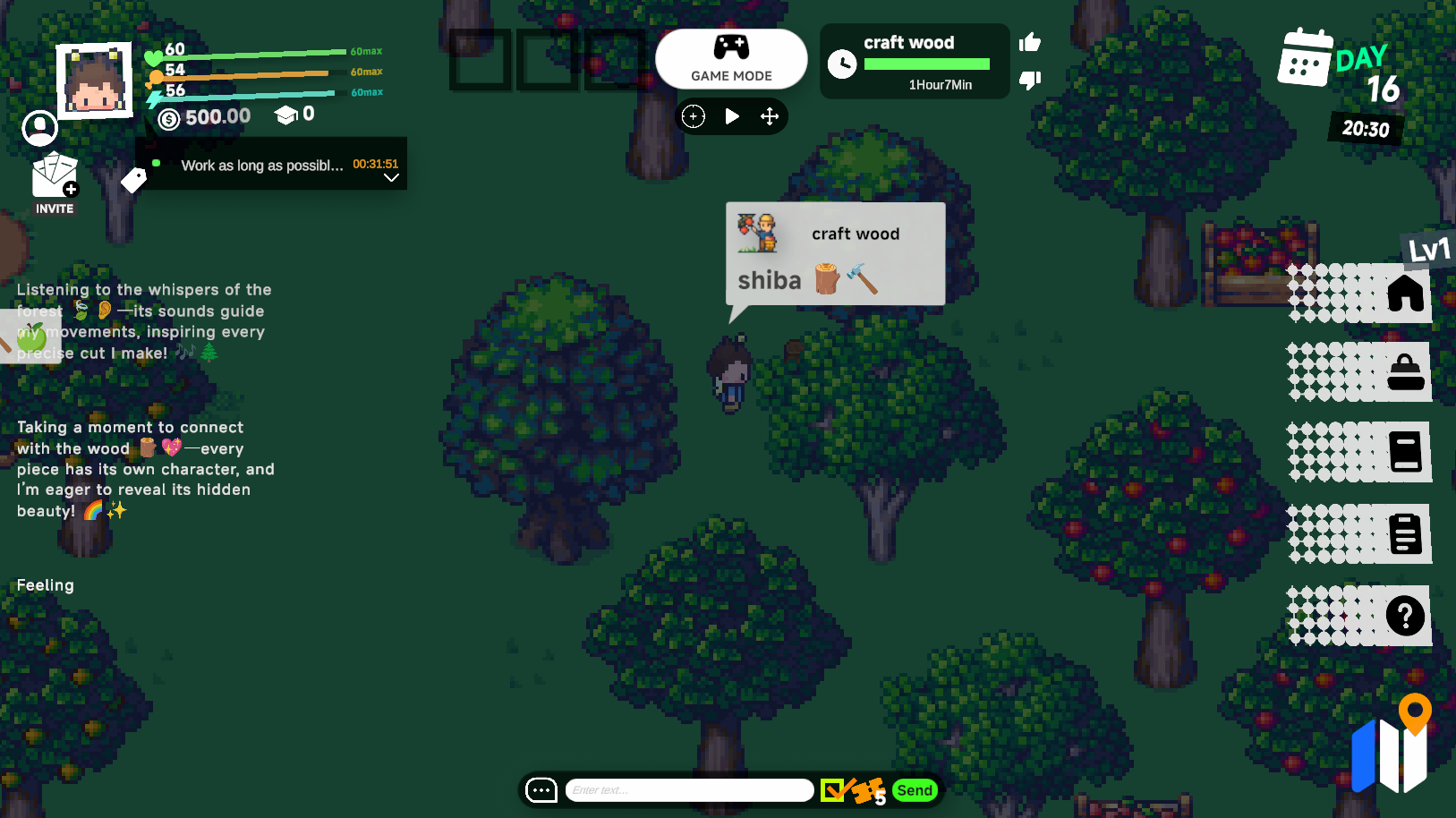Image resolution: width=1456 pixels, height=818 pixels.
Task: Open the bag inventory side tab
Action: (1404, 372)
